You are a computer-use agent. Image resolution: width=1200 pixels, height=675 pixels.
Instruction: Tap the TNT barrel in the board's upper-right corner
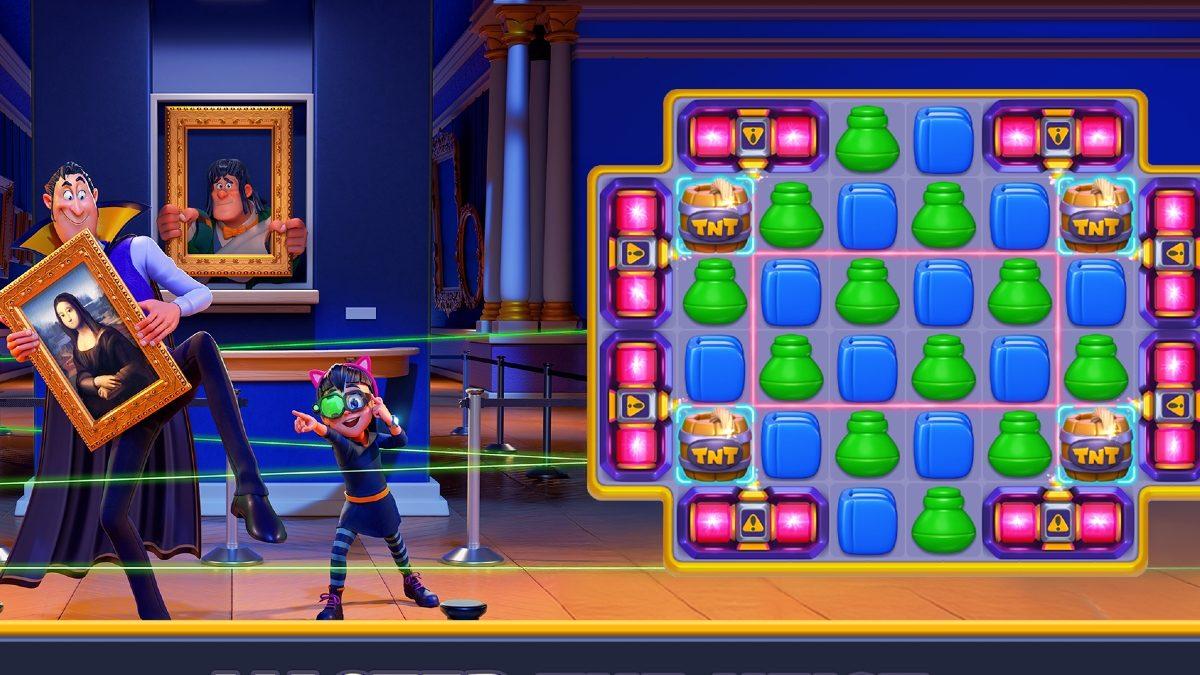coord(1096,216)
